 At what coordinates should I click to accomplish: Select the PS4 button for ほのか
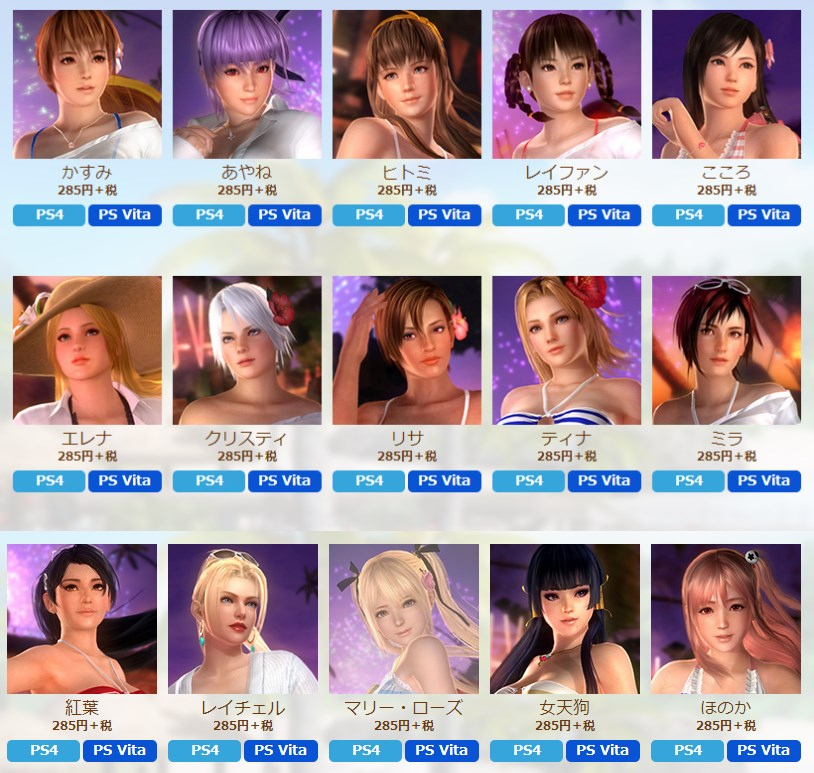click(688, 750)
